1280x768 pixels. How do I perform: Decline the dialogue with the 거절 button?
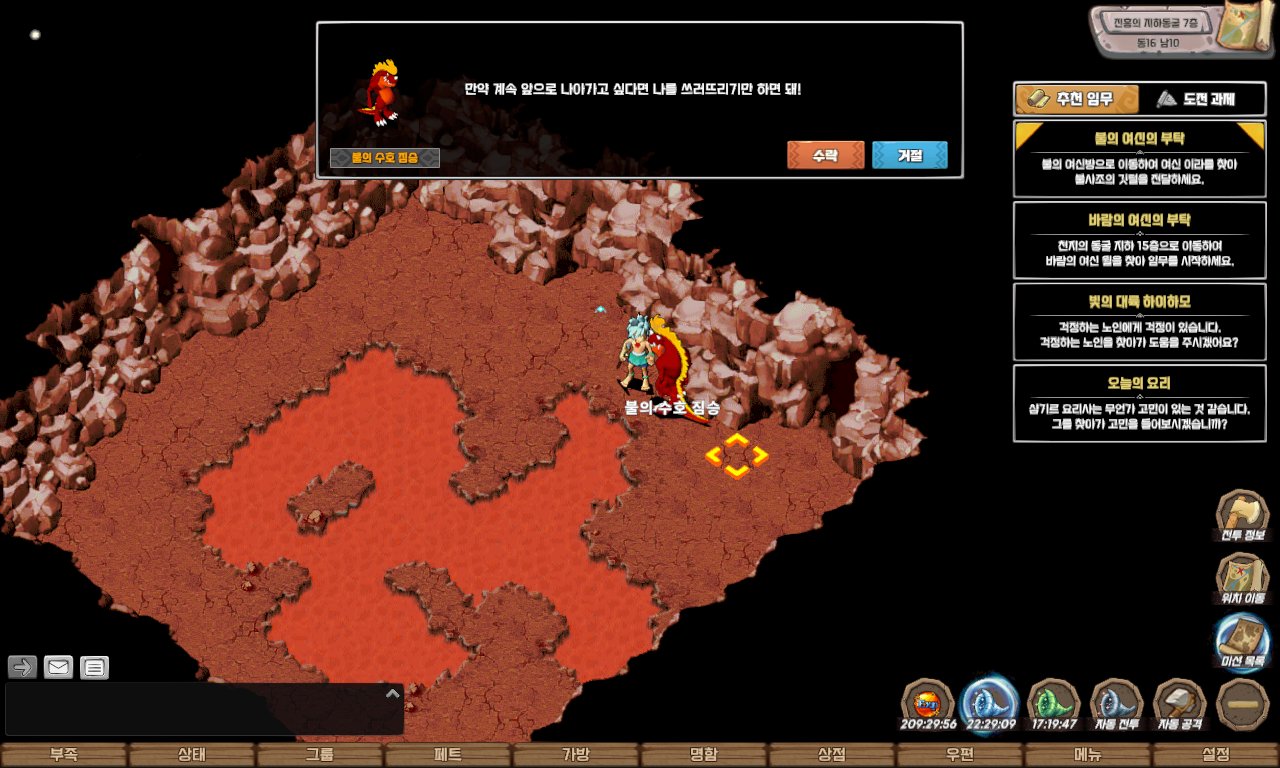[909, 155]
